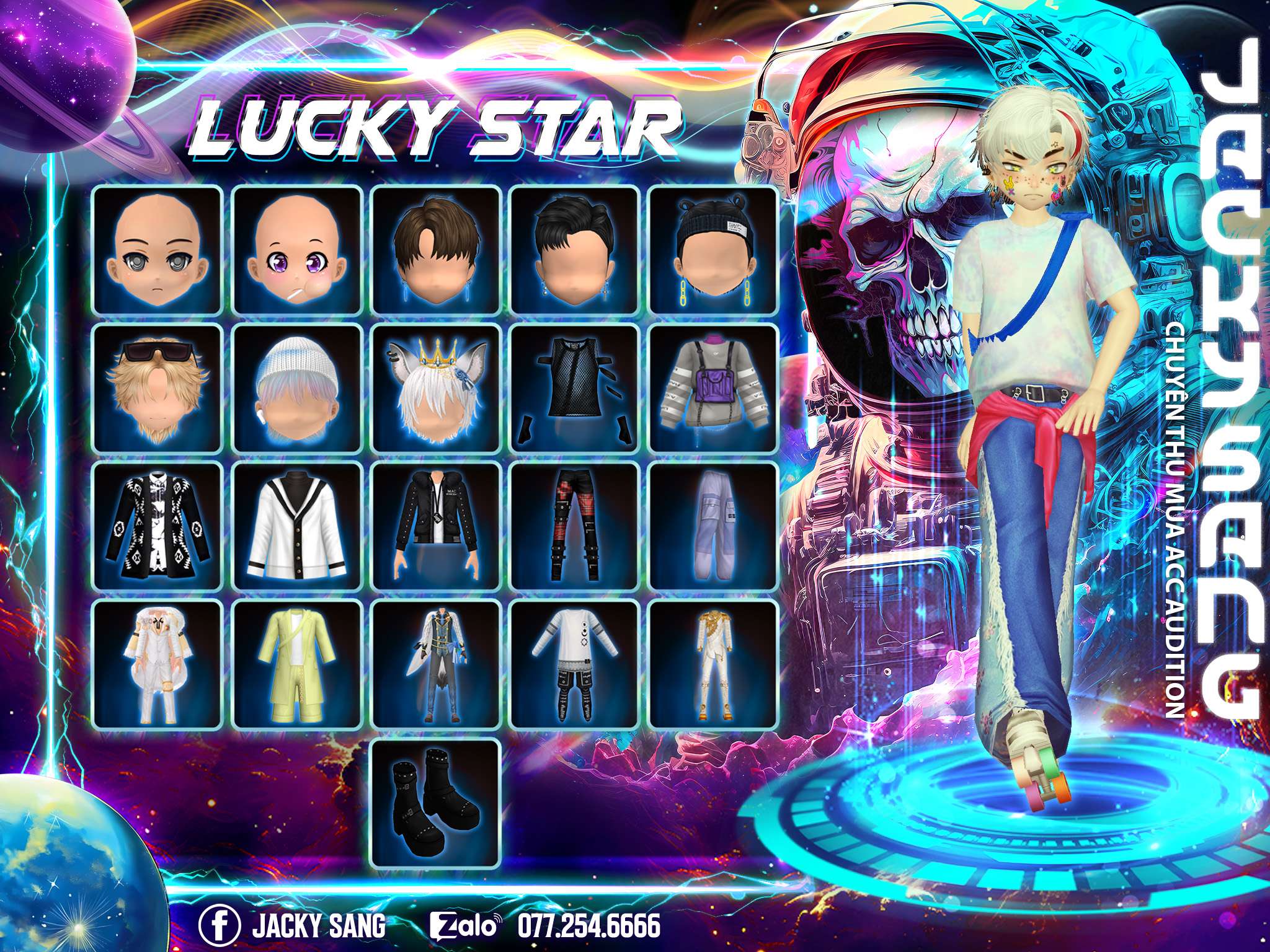The image size is (1270, 952).
Task: Pick the gray sweater with purple chest bag
Action: 713,388
